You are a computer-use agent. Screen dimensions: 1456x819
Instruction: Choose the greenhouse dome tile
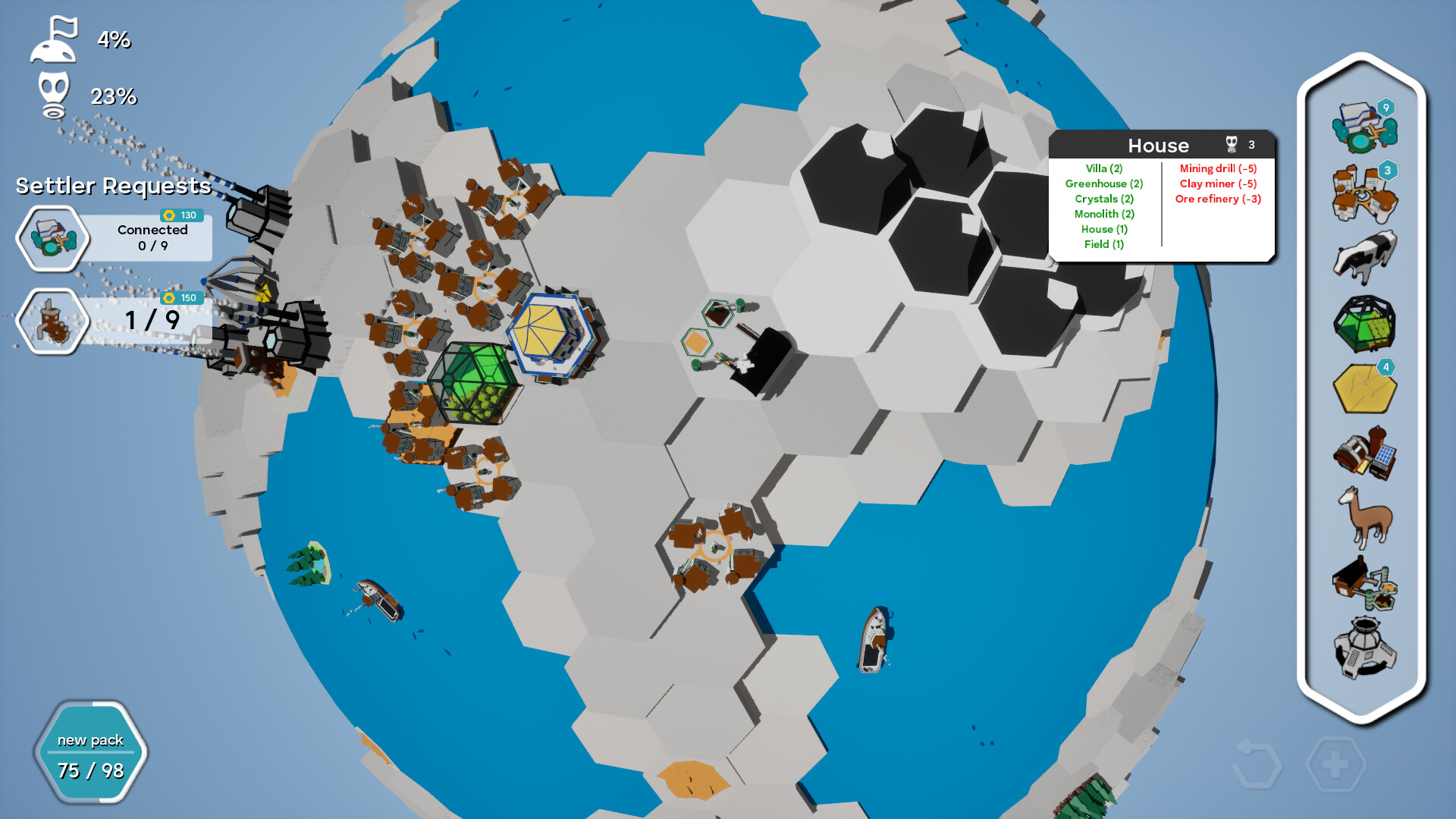1364,322
